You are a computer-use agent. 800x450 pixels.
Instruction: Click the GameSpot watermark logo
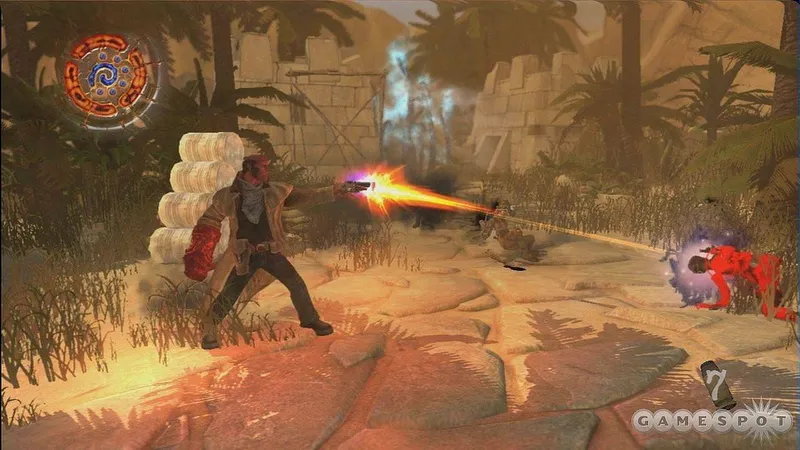coord(711,420)
